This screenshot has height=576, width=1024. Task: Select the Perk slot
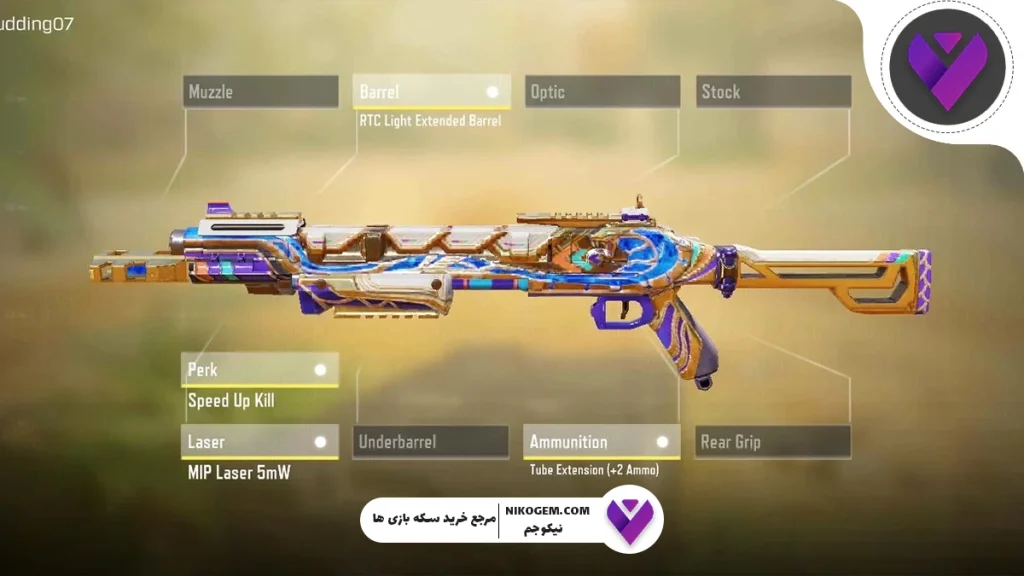259,370
